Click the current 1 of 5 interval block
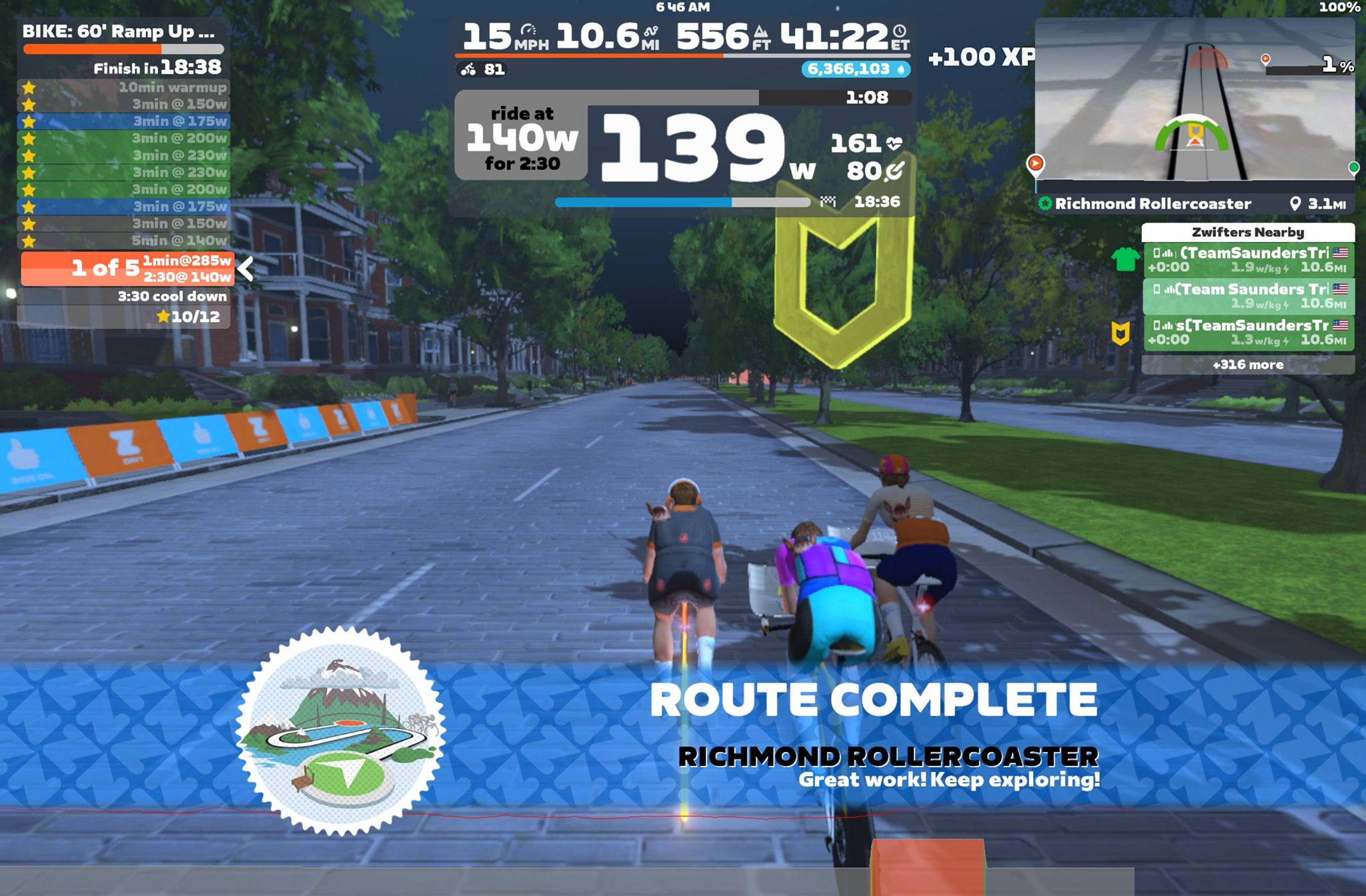 click(127, 268)
